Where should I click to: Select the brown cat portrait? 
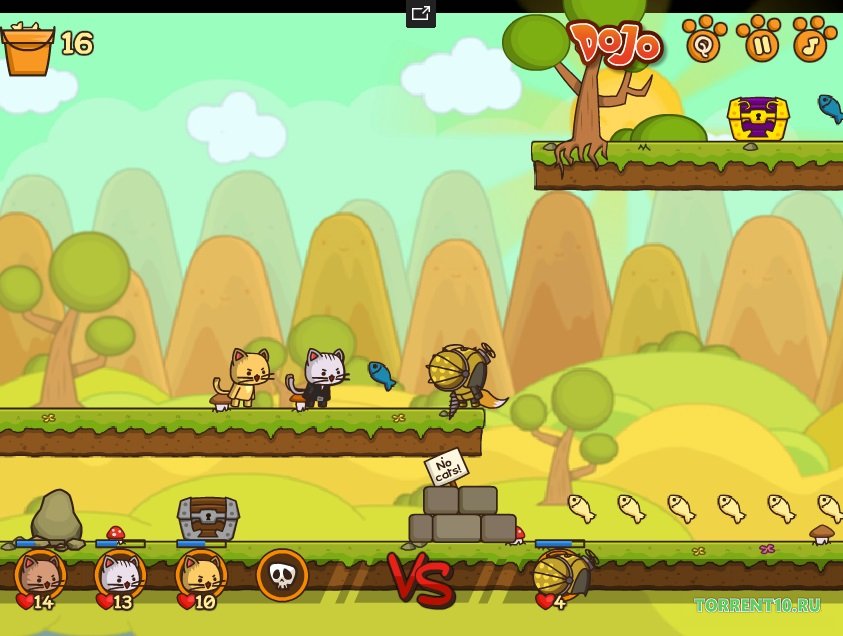click(40, 575)
